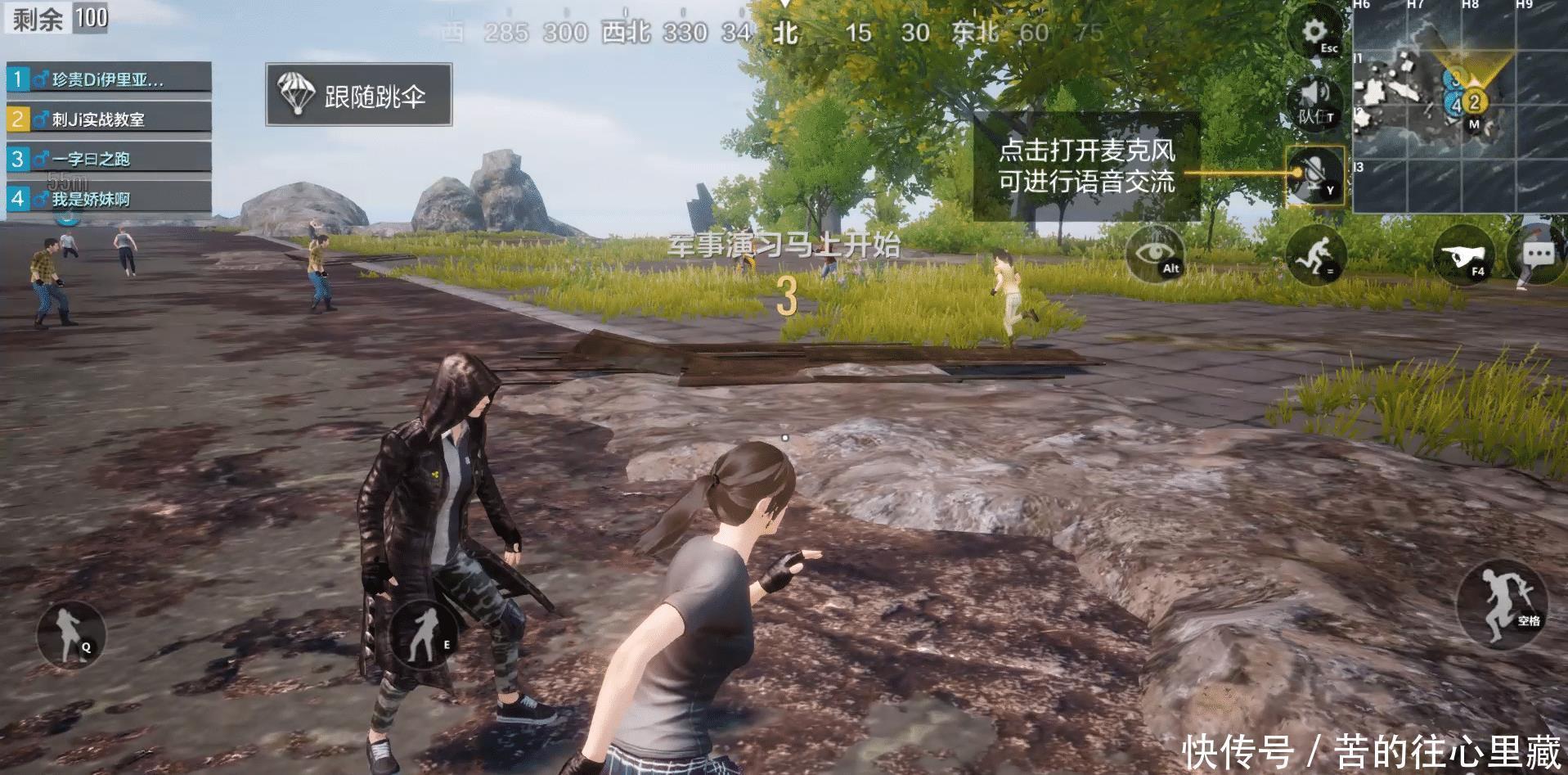Select teammate 我是娇妹啊 in squad list

click(x=109, y=198)
